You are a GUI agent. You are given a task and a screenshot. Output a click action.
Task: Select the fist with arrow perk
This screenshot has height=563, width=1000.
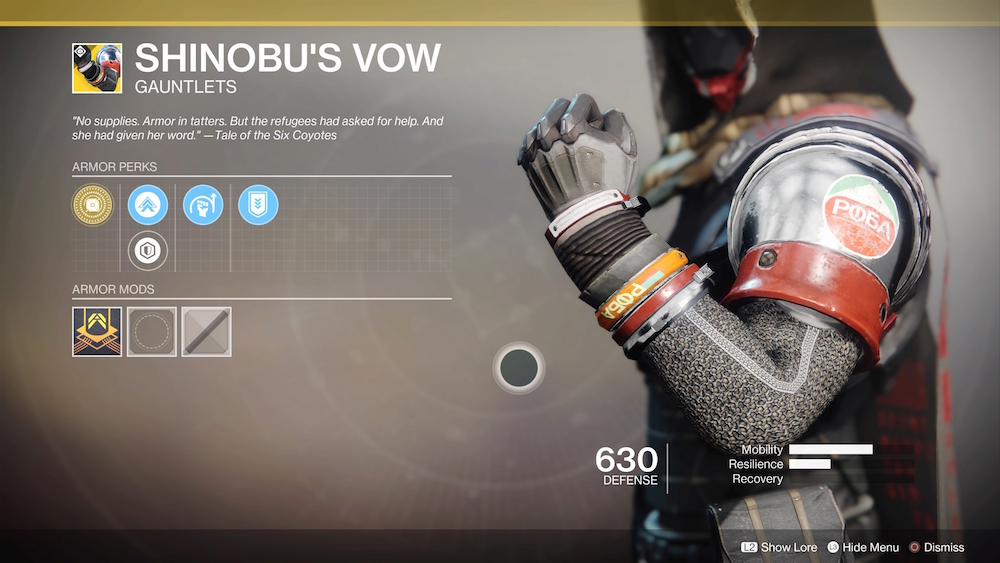(x=203, y=205)
